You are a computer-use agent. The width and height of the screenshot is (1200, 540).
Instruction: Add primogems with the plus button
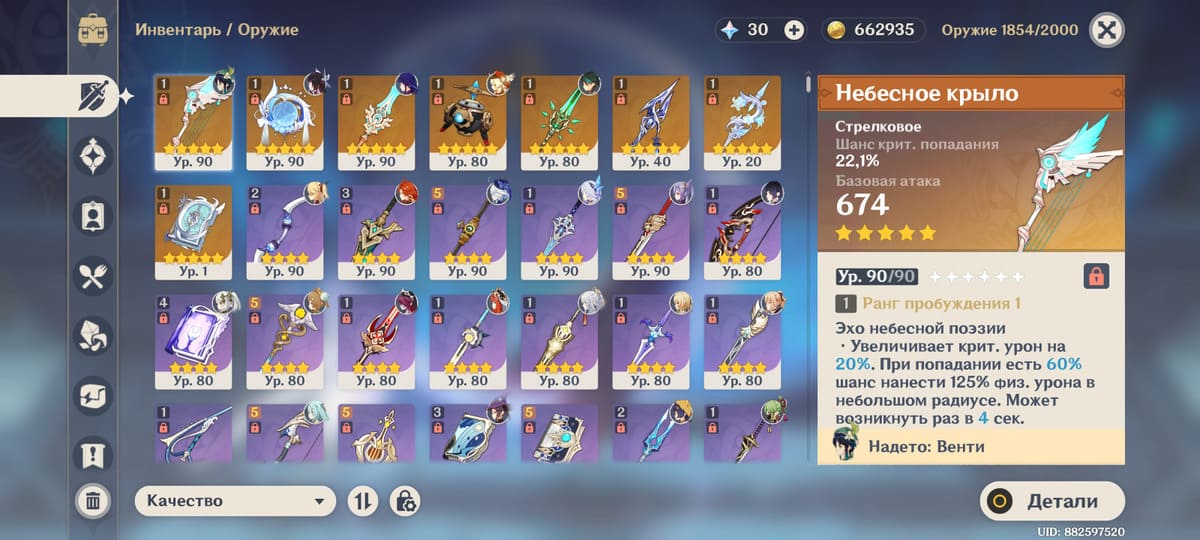point(794,30)
